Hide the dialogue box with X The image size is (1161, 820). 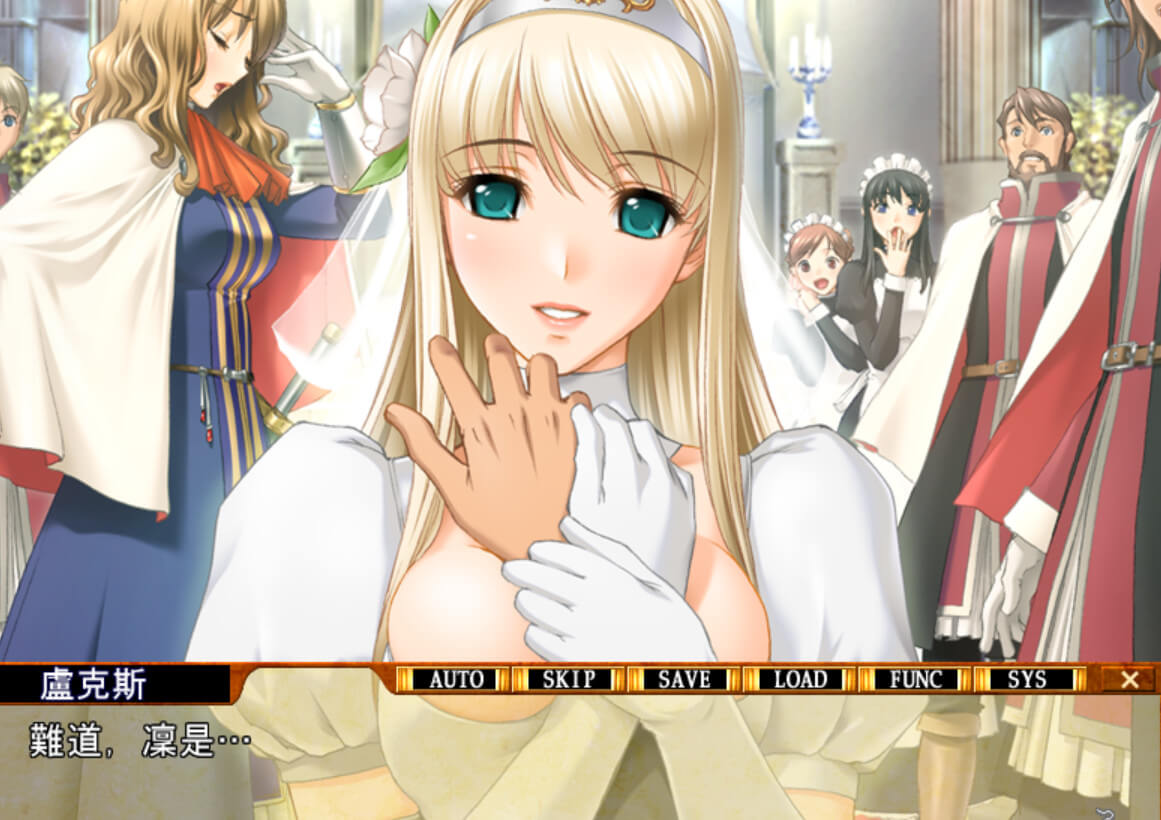tap(1129, 680)
